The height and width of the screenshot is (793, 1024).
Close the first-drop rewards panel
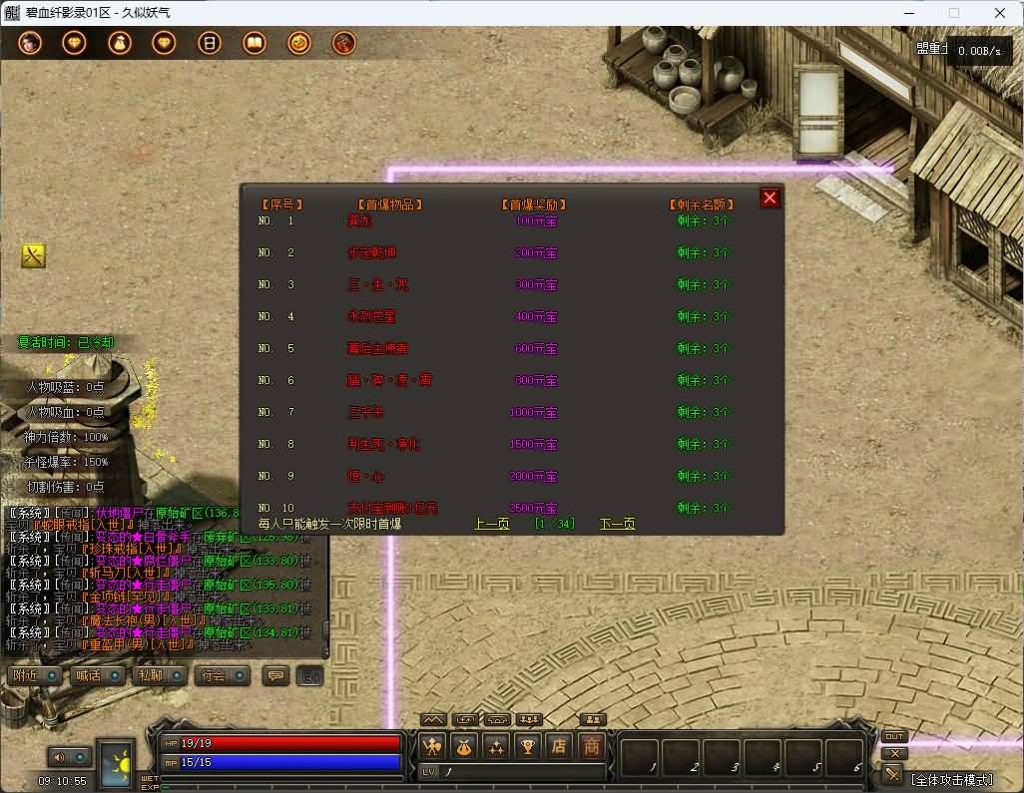coord(769,198)
